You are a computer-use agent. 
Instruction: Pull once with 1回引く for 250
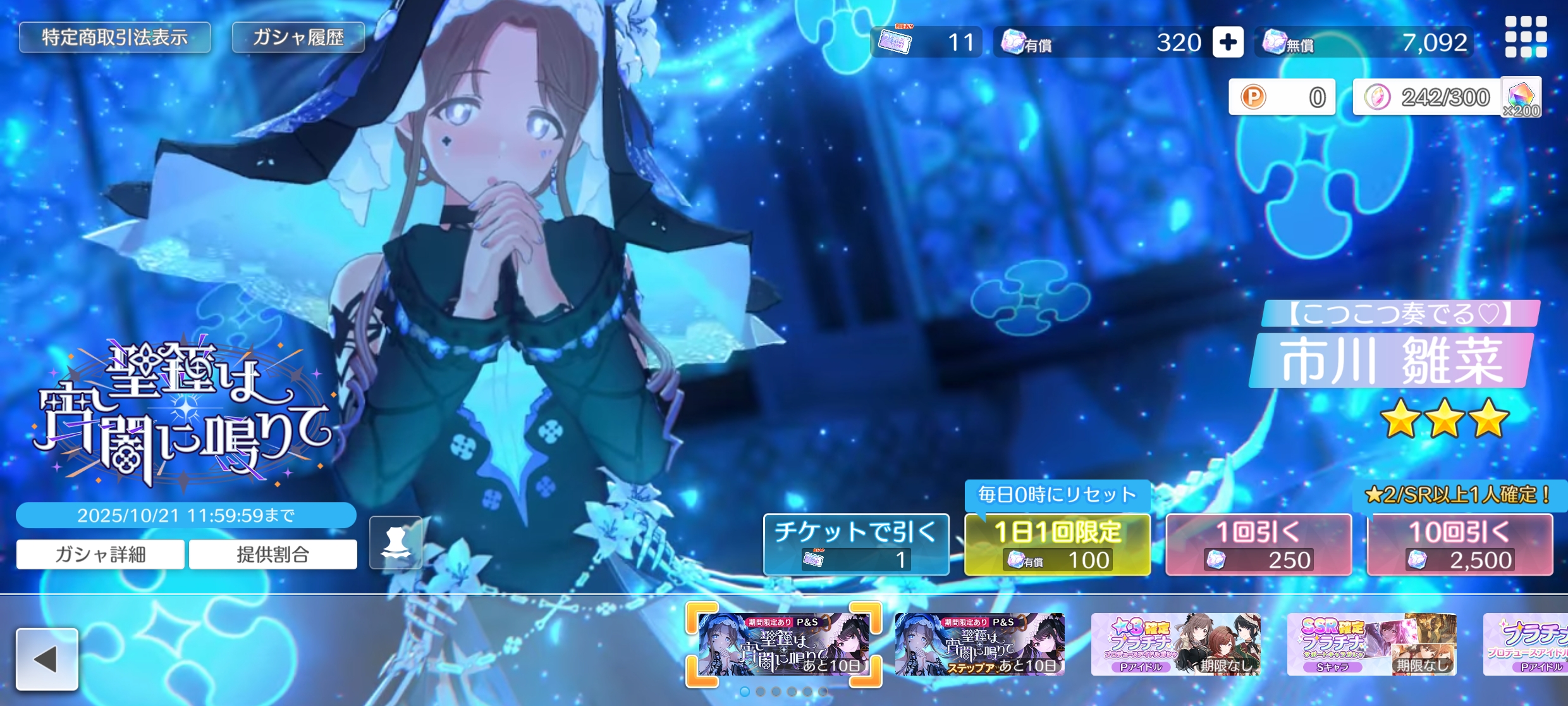[1258, 544]
